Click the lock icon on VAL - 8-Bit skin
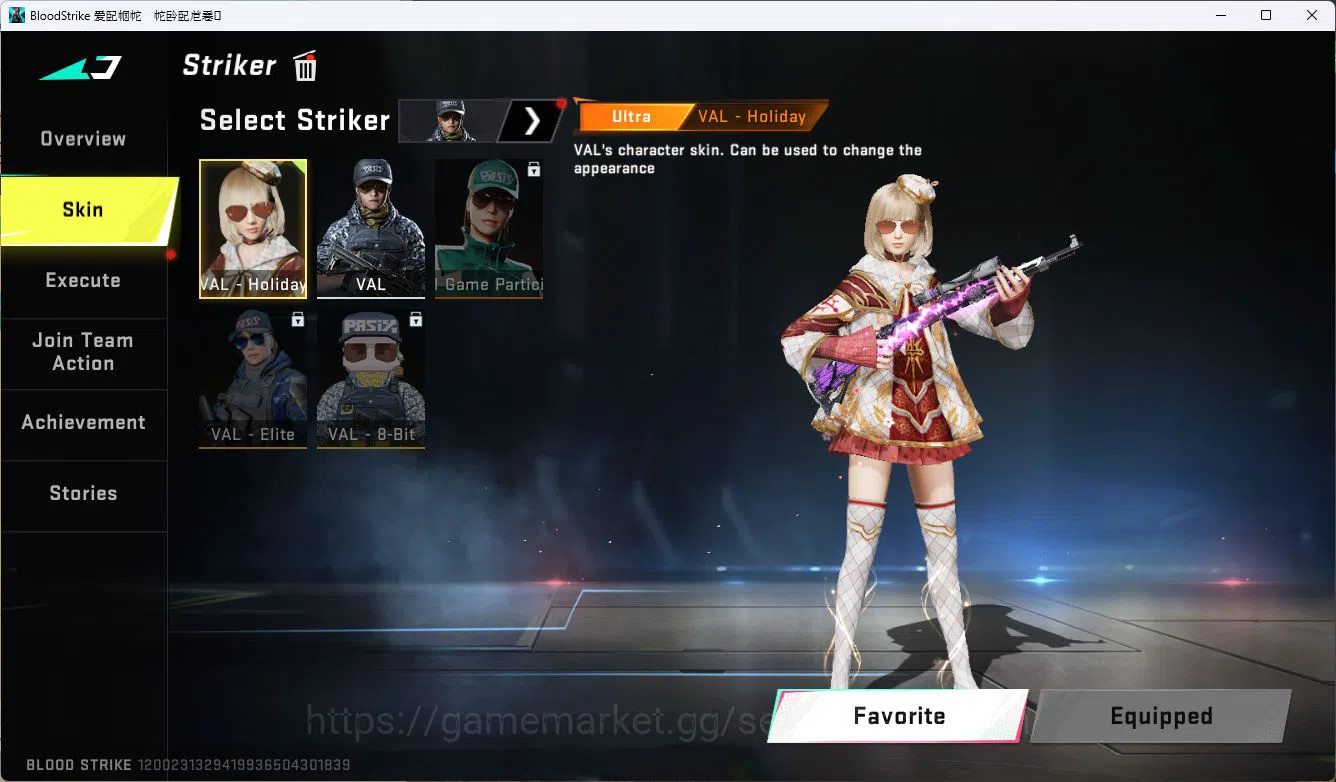1336x782 pixels. [415, 318]
